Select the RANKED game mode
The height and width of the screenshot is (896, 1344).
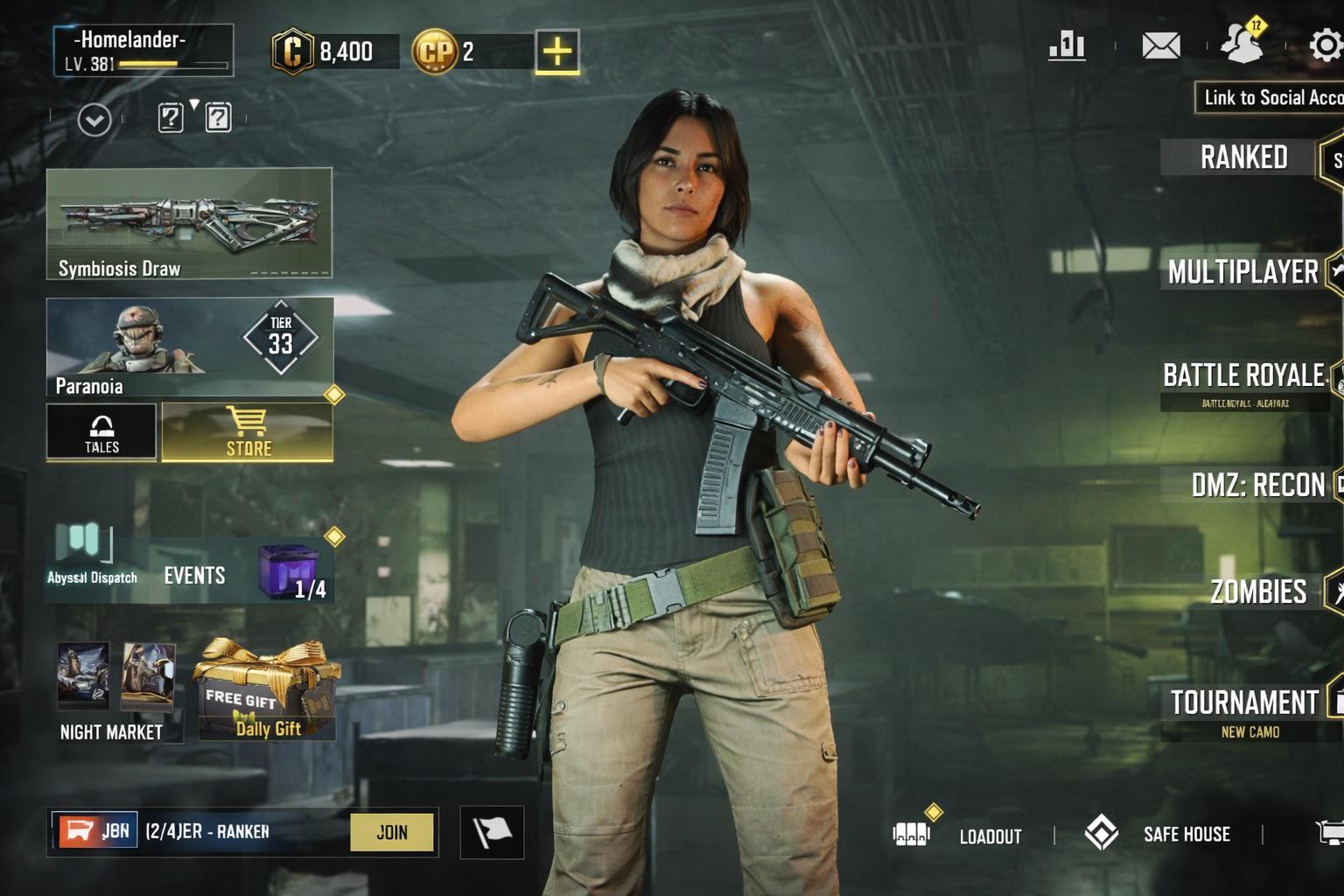pyautogui.click(x=1243, y=157)
